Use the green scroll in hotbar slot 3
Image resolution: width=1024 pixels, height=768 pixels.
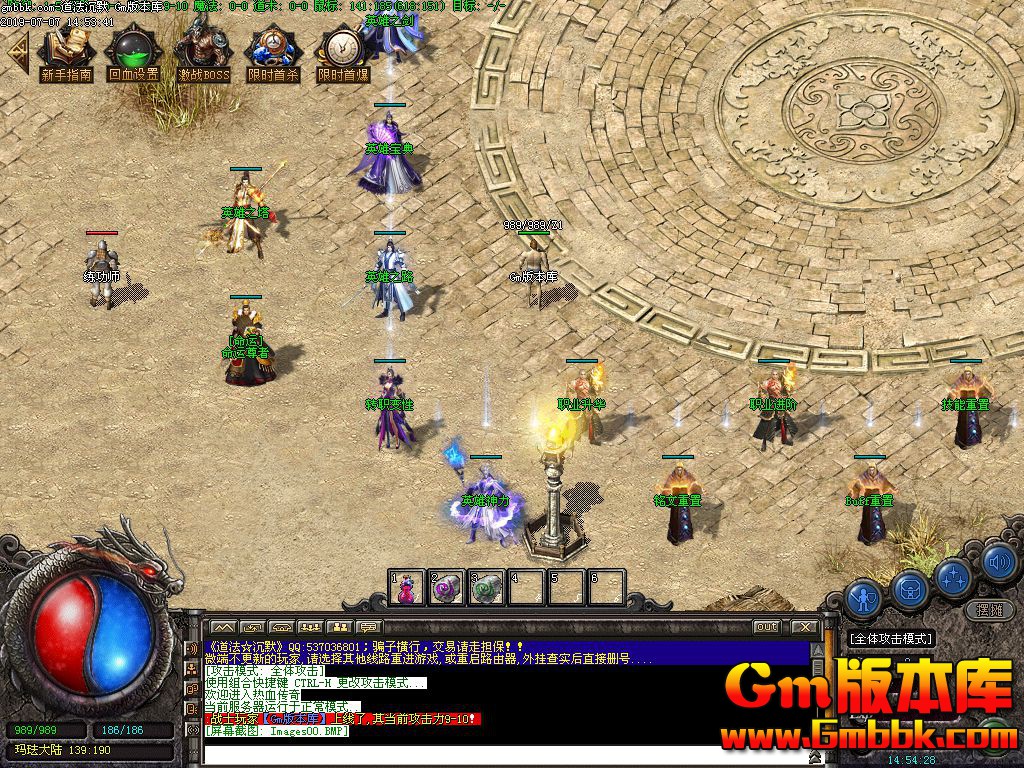click(487, 588)
